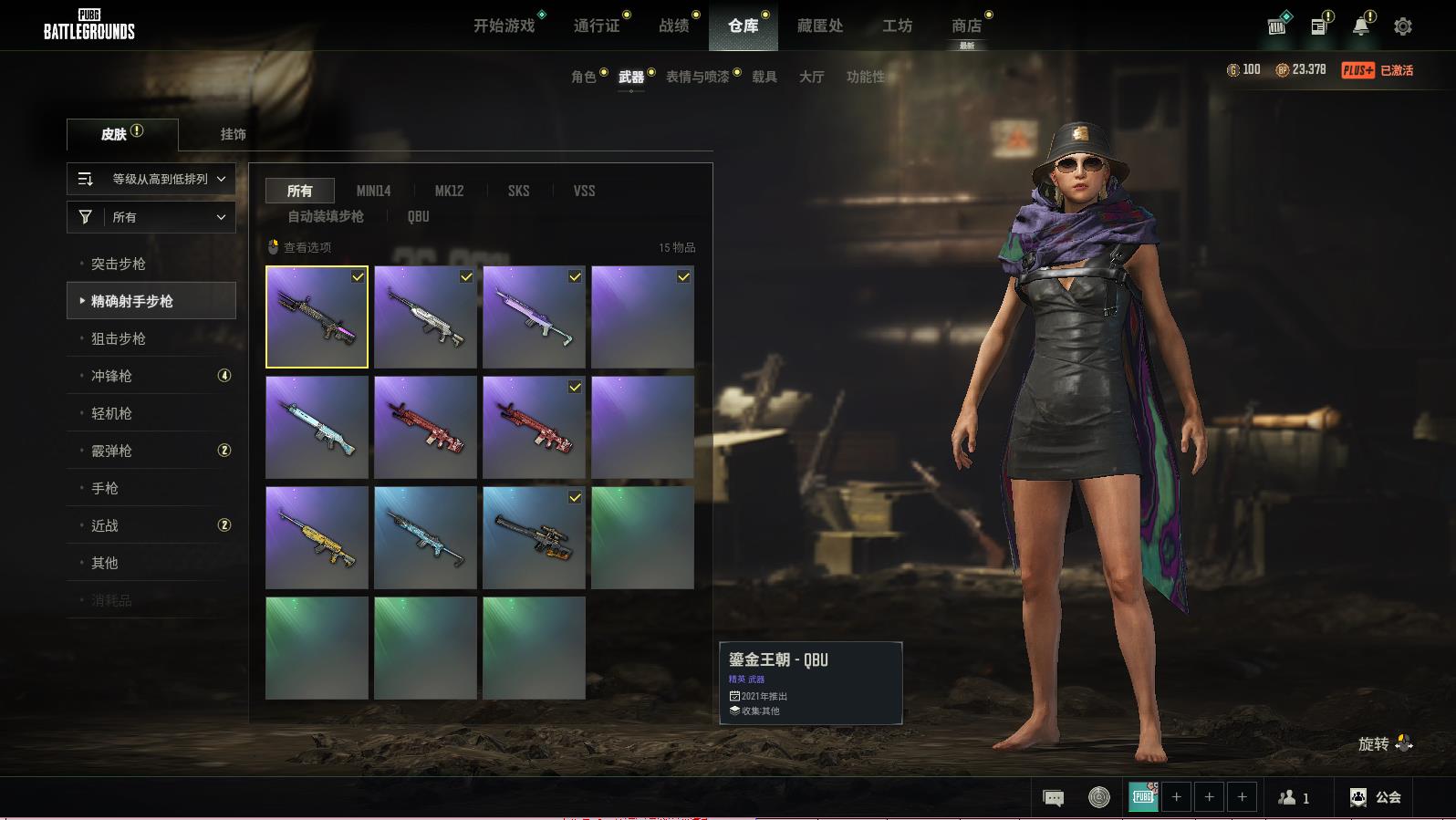1456x820 pixels.
Task: Go to the 工坊 workshop page
Action: [x=897, y=26]
